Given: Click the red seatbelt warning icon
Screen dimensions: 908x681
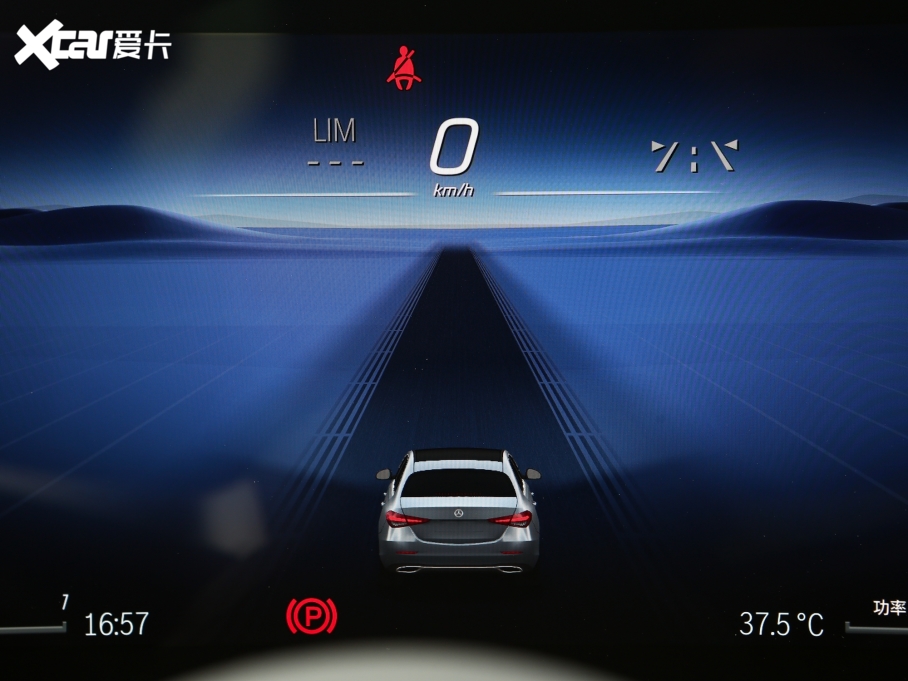Looking at the screenshot, I should click(404, 68).
